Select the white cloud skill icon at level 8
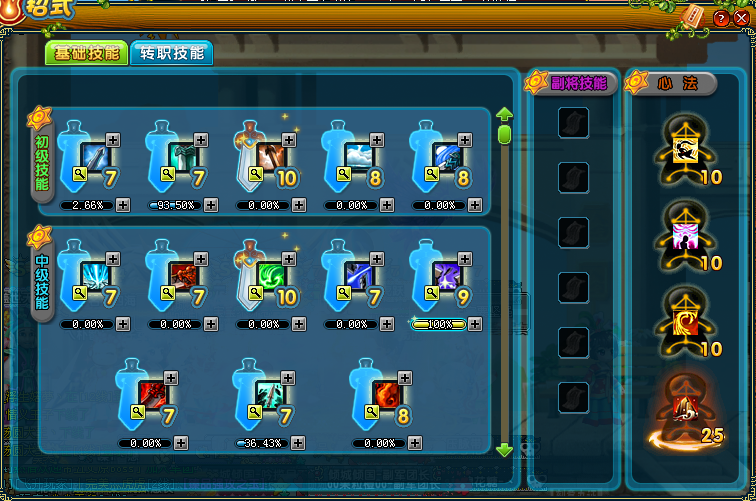756x501 pixels. [359, 156]
